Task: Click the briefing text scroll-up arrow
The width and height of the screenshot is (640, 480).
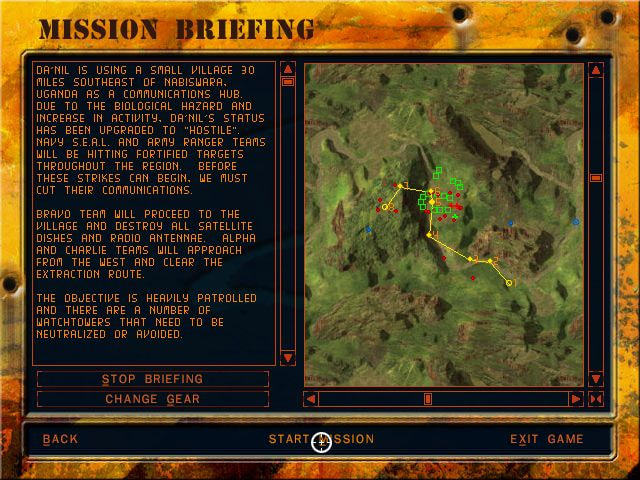Action: [288, 70]
